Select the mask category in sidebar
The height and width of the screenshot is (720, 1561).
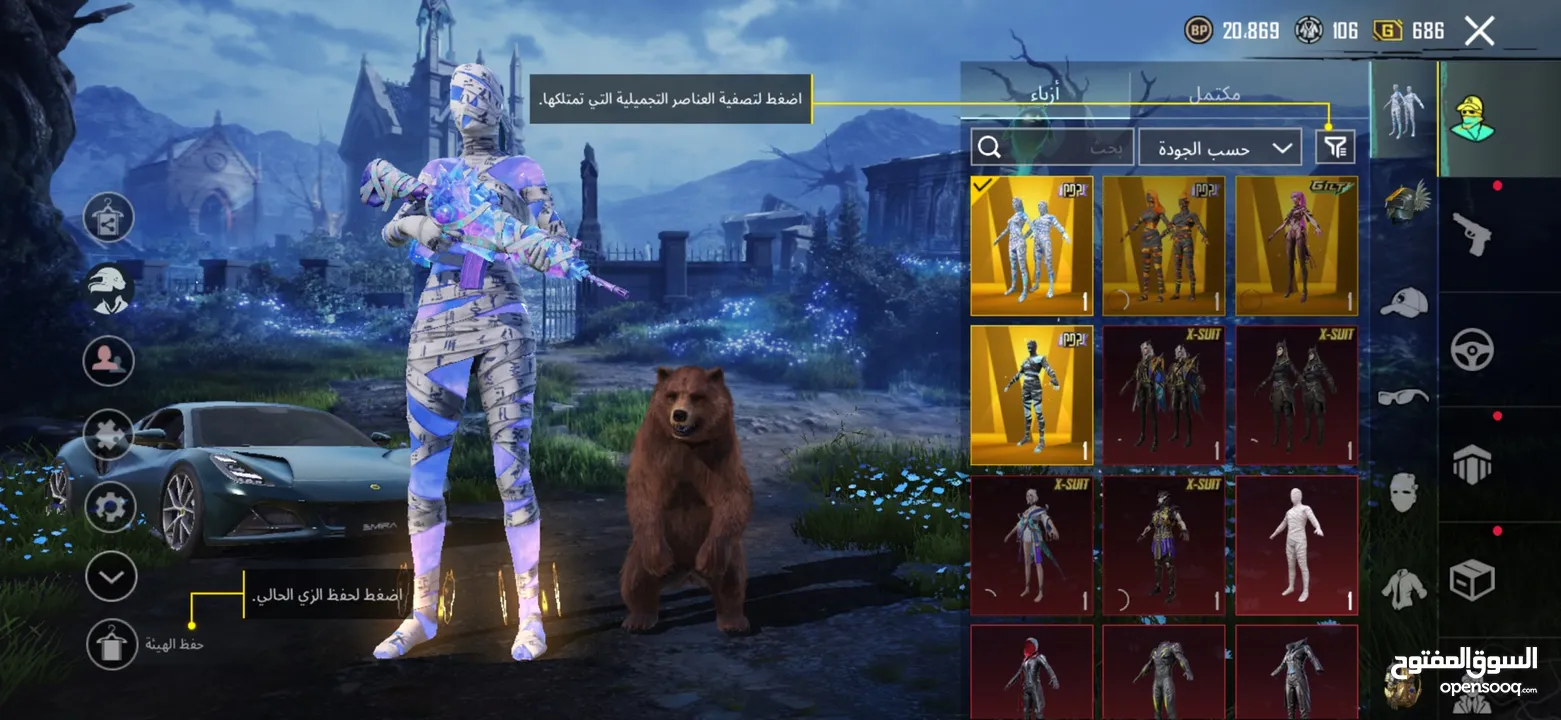coord(1404,490)
